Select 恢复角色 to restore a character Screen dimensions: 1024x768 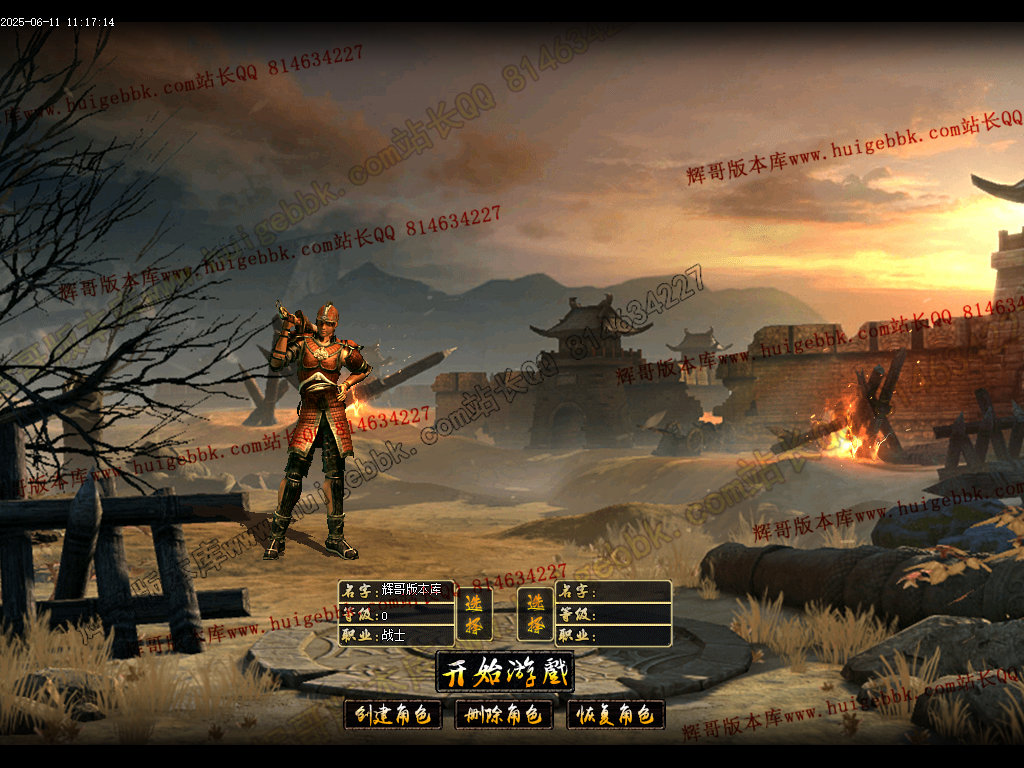click(616, 714)
